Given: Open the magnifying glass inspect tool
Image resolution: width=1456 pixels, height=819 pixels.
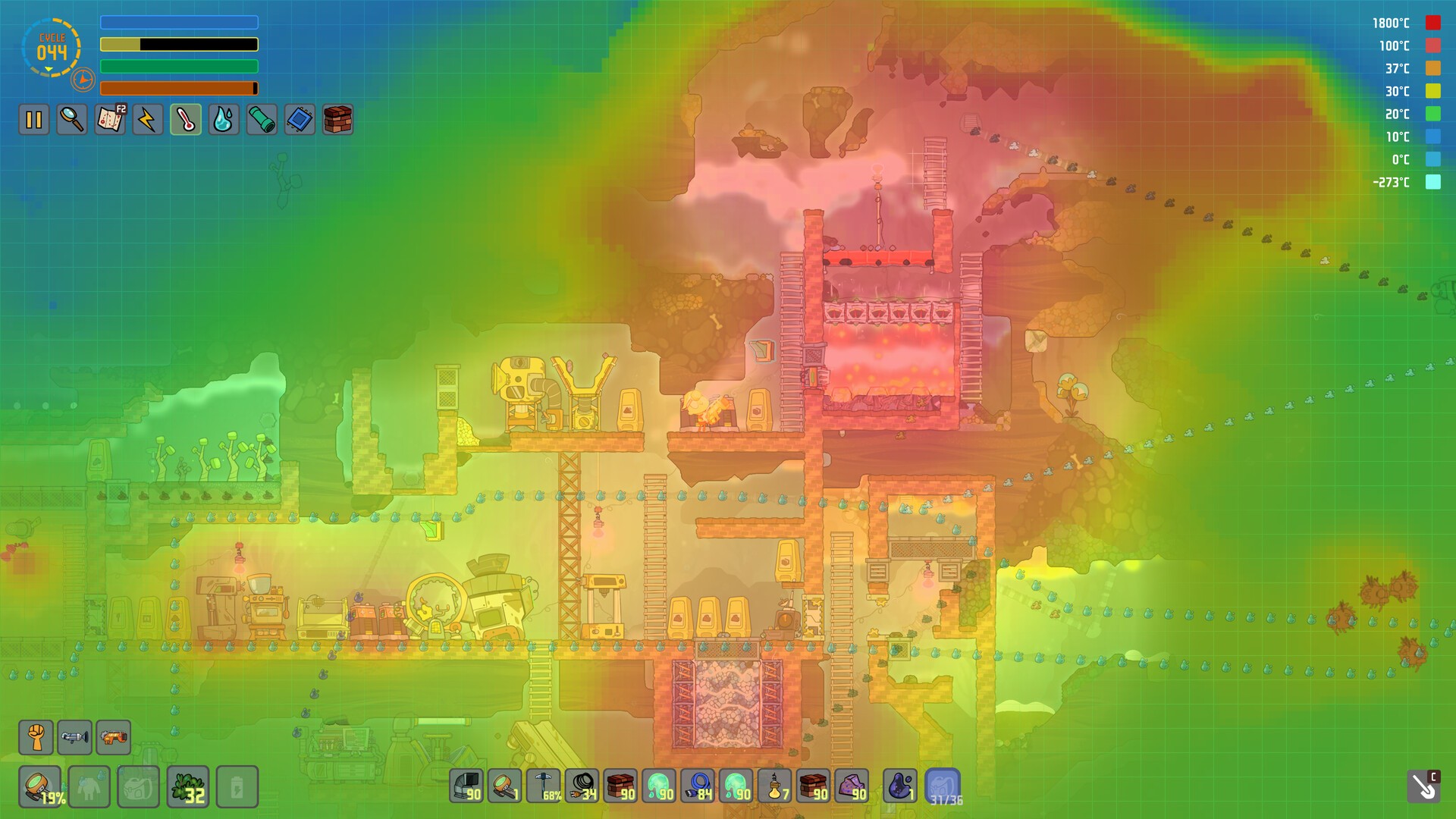Looking at the screenshot, I should (x=72, y=120).
